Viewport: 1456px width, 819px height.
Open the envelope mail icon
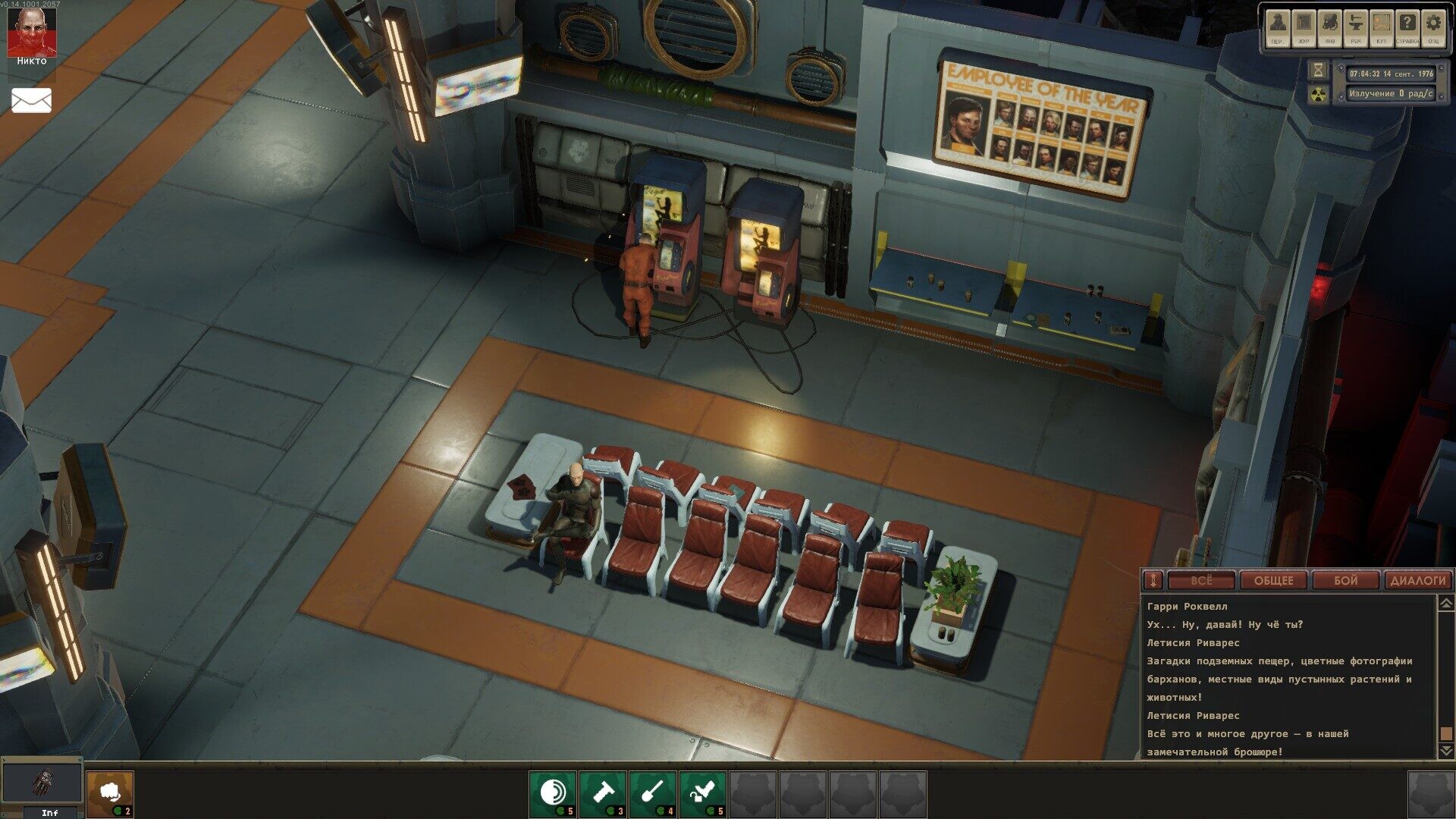tap(31, 100)
